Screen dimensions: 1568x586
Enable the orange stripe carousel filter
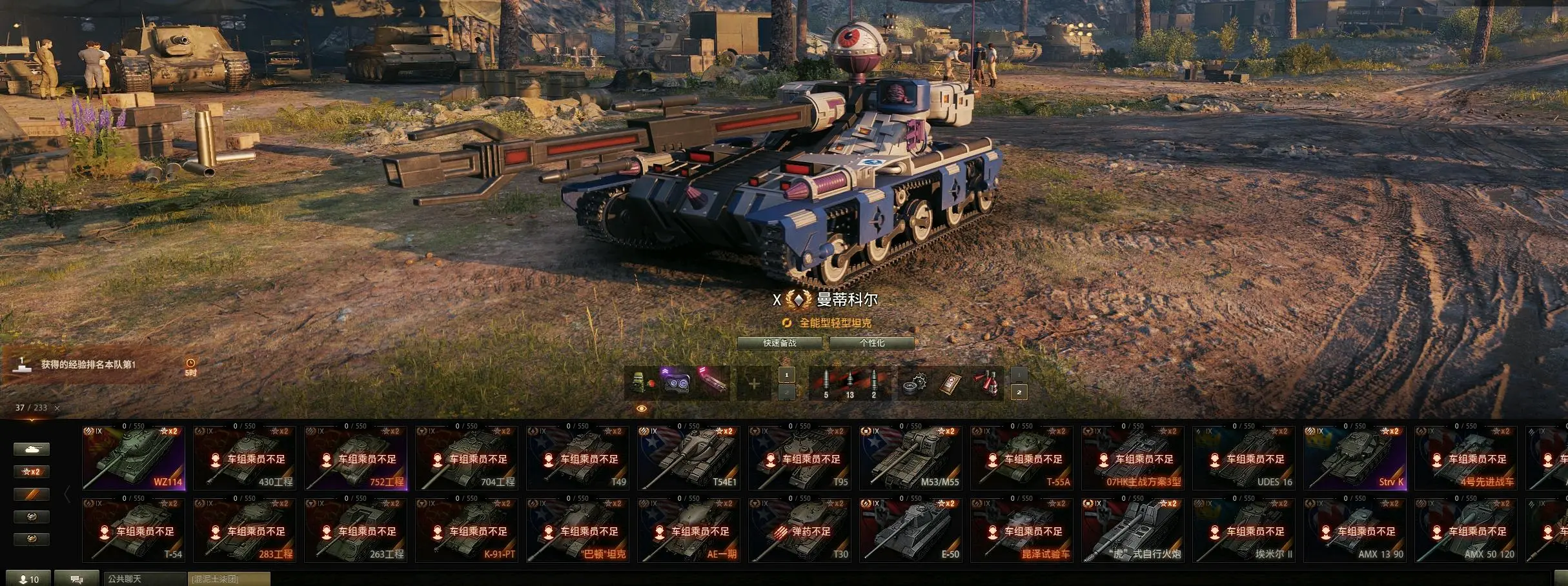[32, 494]
